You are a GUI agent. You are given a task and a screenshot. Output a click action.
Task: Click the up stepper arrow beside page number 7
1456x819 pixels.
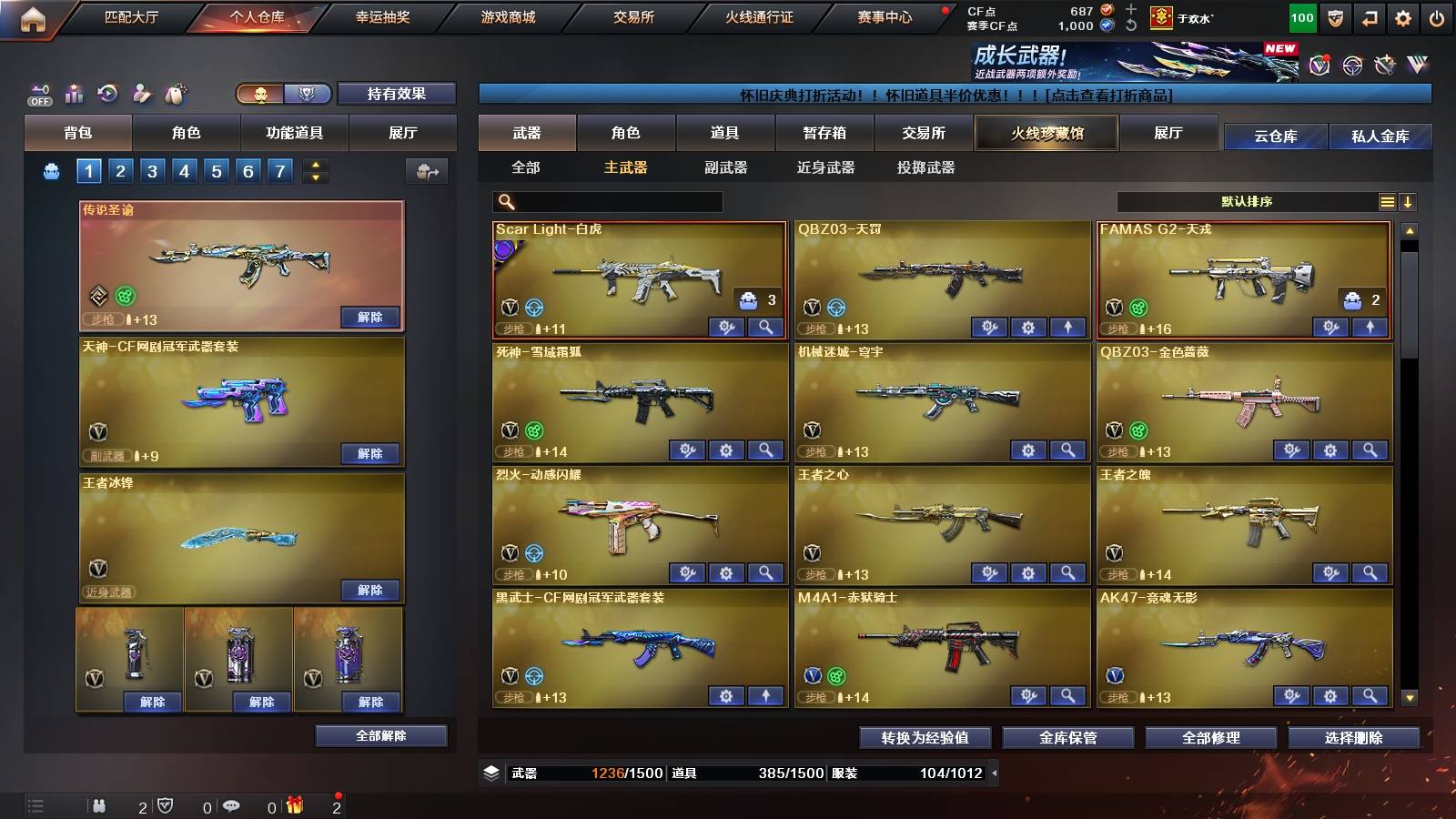pyautogui.click(x=314, y=164)
